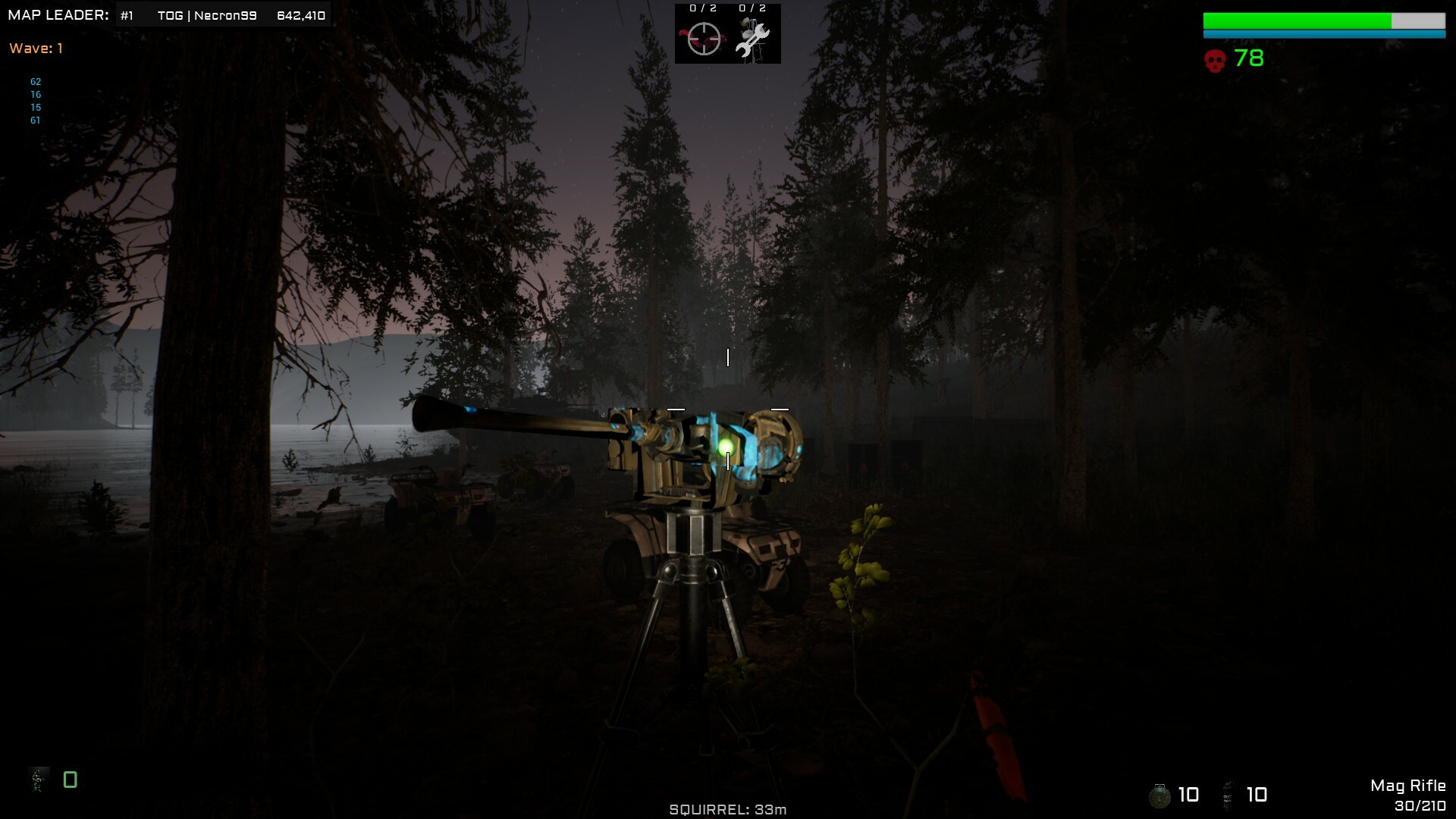This screenshot has width=1456, height=819.
Task: Expand the turret objective panel at top center
Action: coord(728,34)
